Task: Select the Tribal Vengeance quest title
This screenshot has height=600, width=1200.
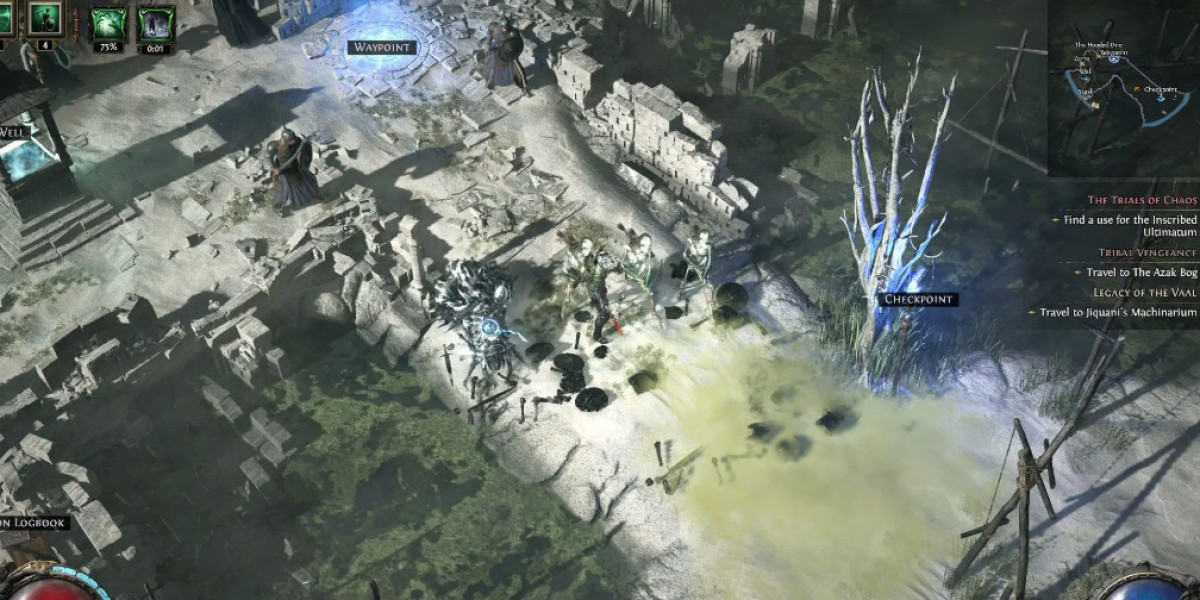Action: click(x=1133, y=253)
